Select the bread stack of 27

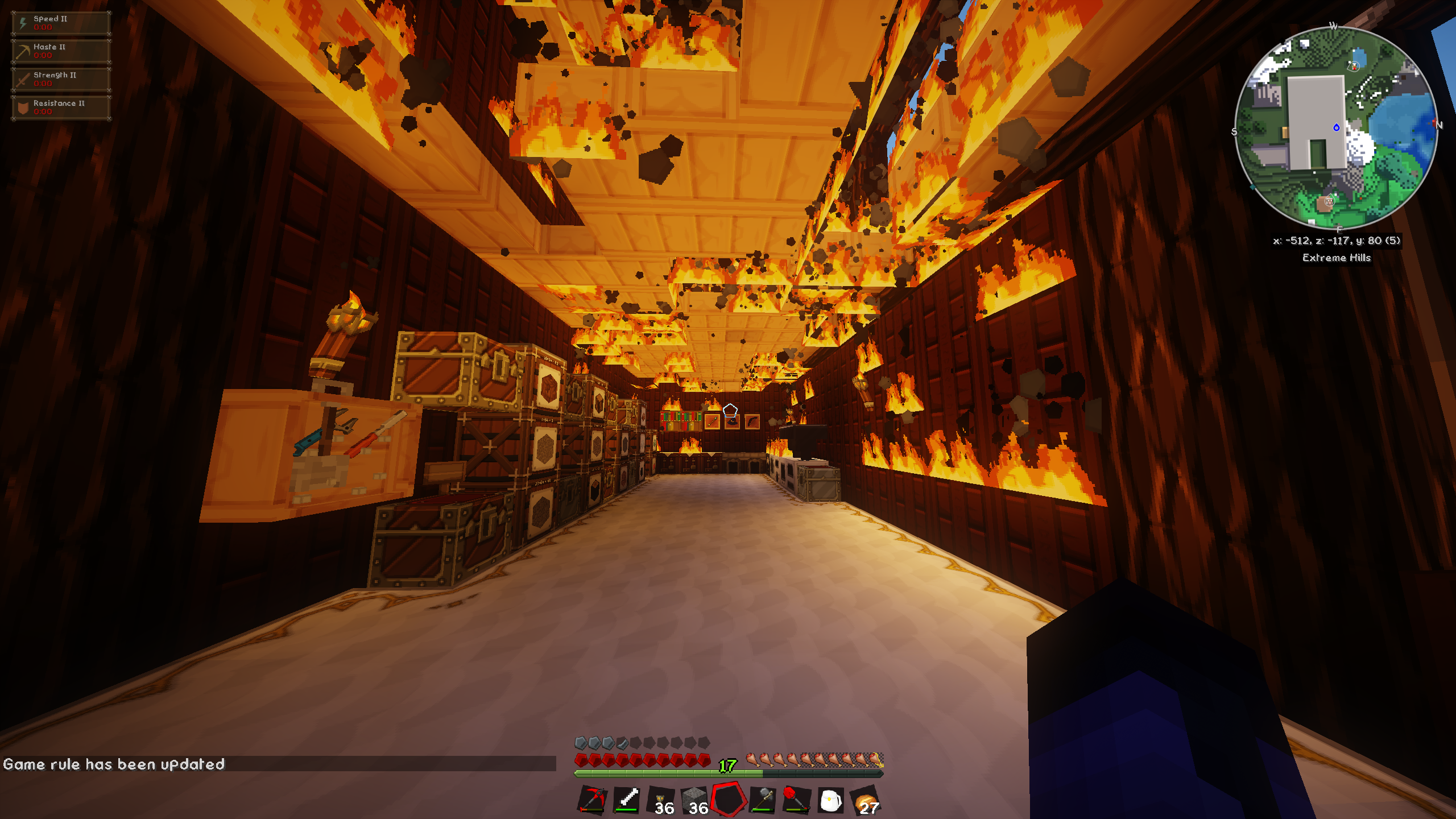[x=865, y=800]
